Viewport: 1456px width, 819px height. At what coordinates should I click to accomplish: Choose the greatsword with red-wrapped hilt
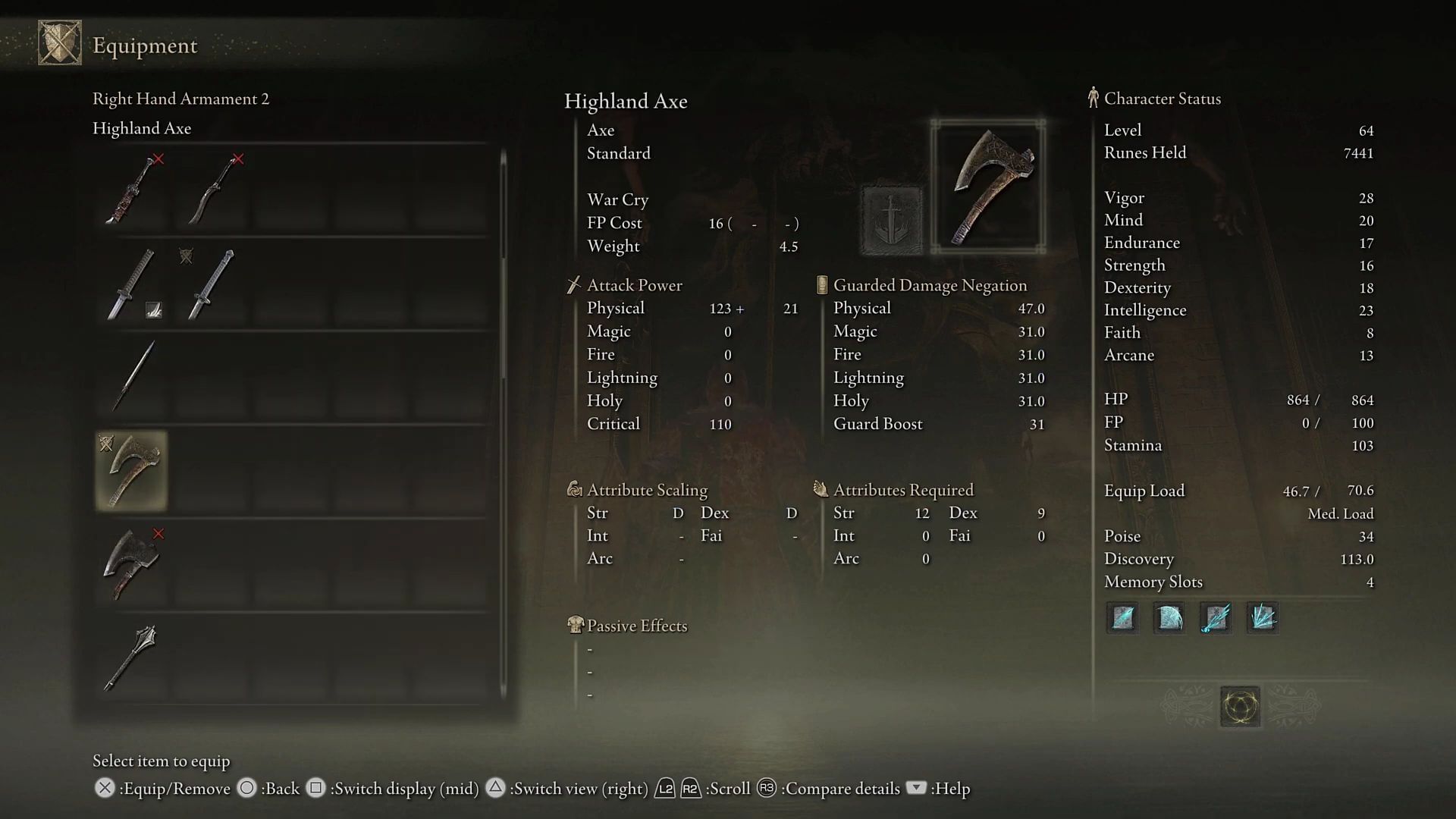tap(132, 190)
